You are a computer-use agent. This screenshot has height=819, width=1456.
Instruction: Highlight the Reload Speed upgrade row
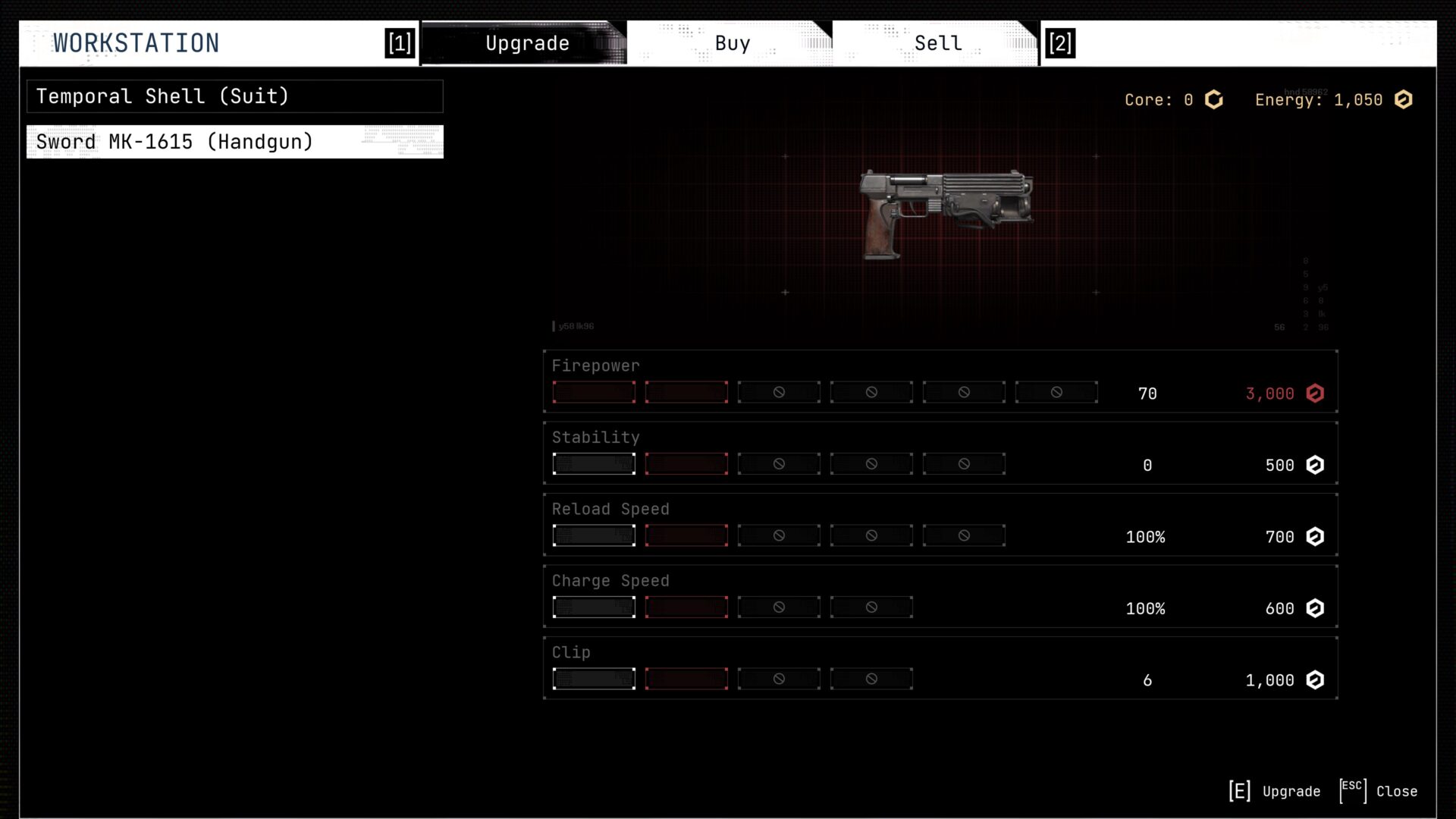coord(940,525)
